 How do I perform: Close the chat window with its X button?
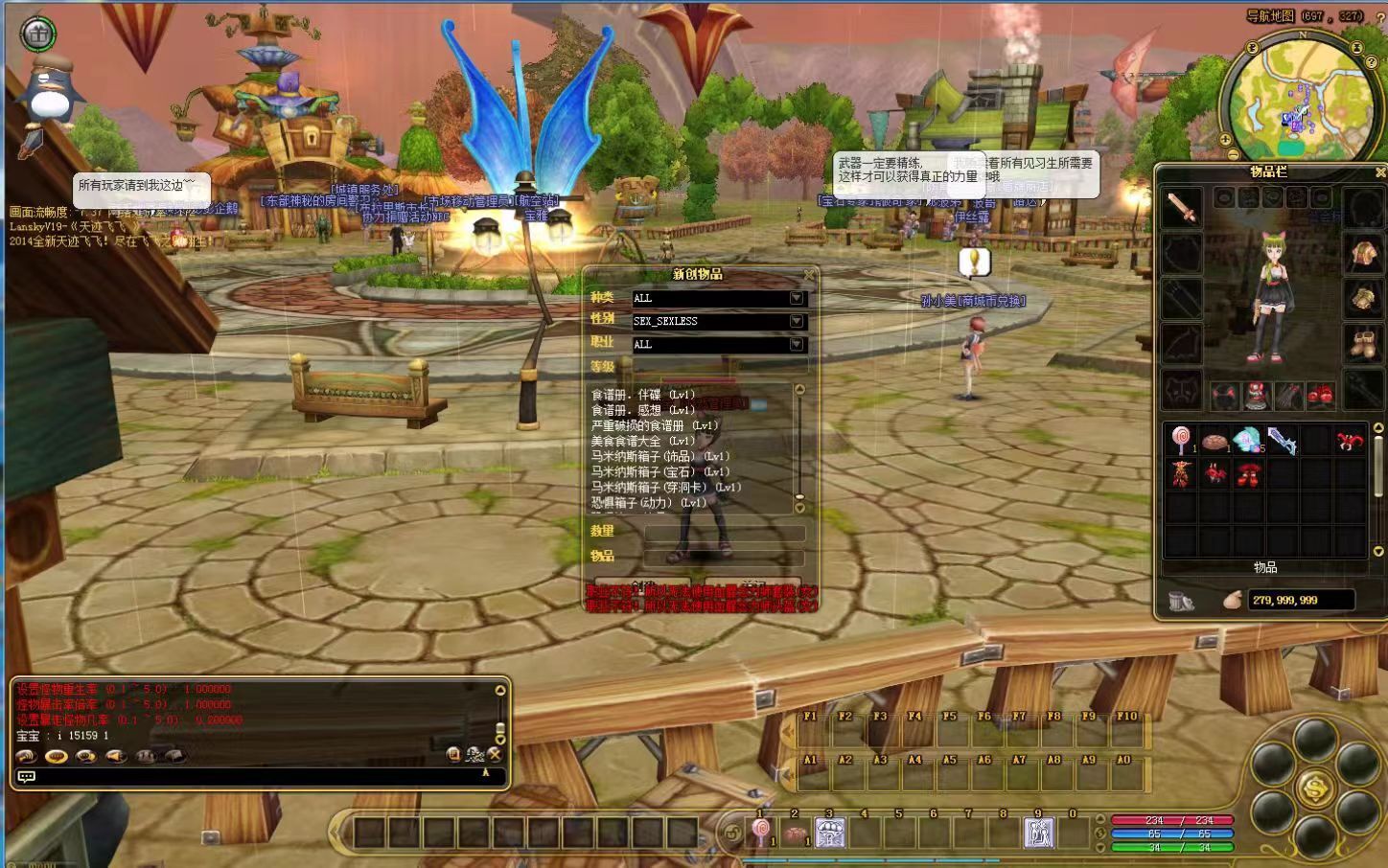tap(495, 755)
